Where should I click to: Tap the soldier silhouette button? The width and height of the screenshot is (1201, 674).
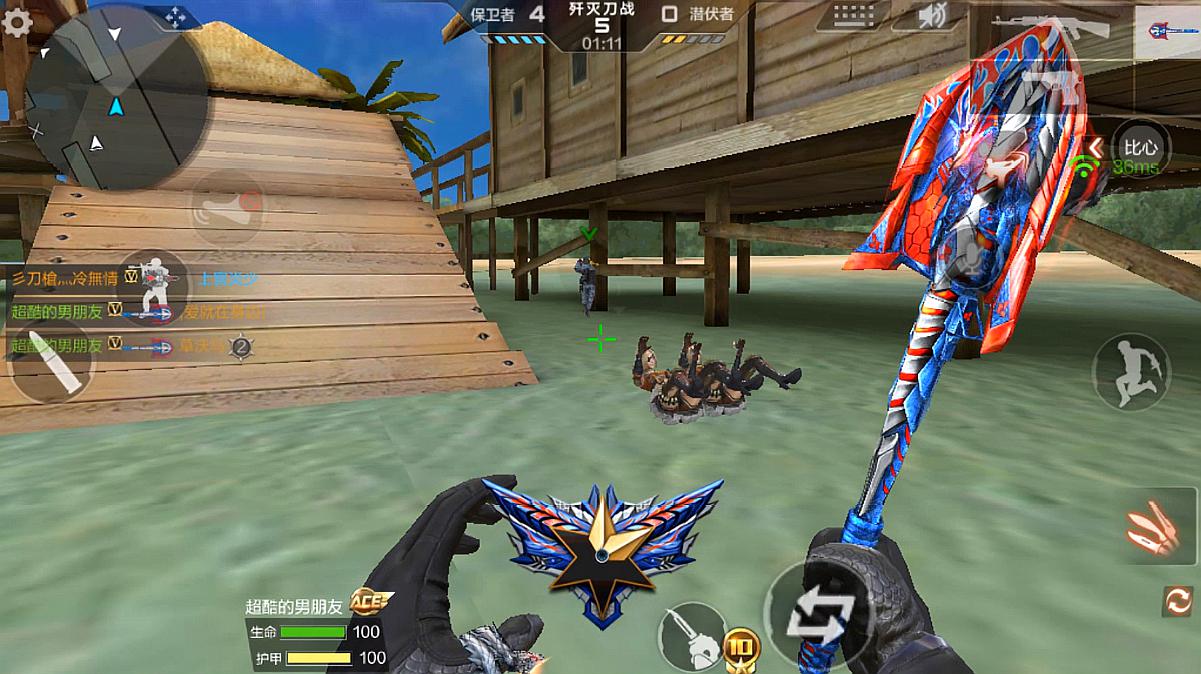coord(153,287)
